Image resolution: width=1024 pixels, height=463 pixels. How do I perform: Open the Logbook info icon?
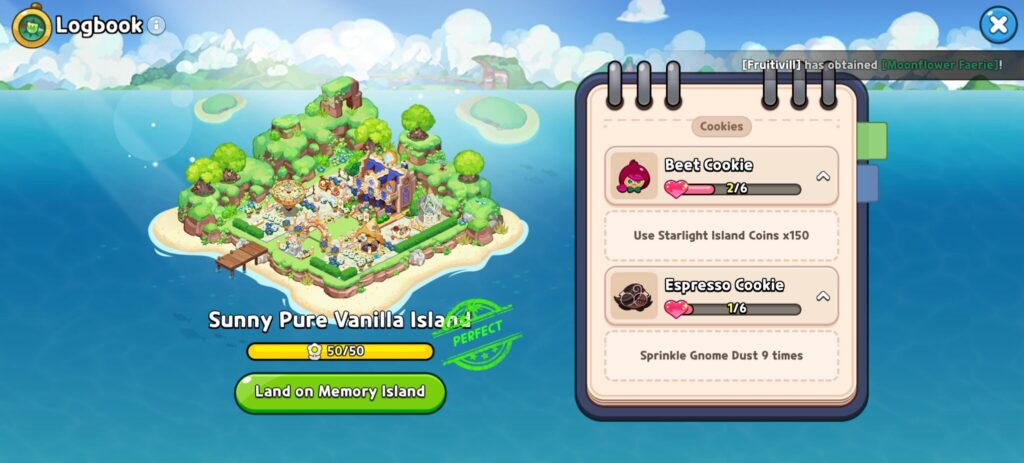[x=157, y=26]
